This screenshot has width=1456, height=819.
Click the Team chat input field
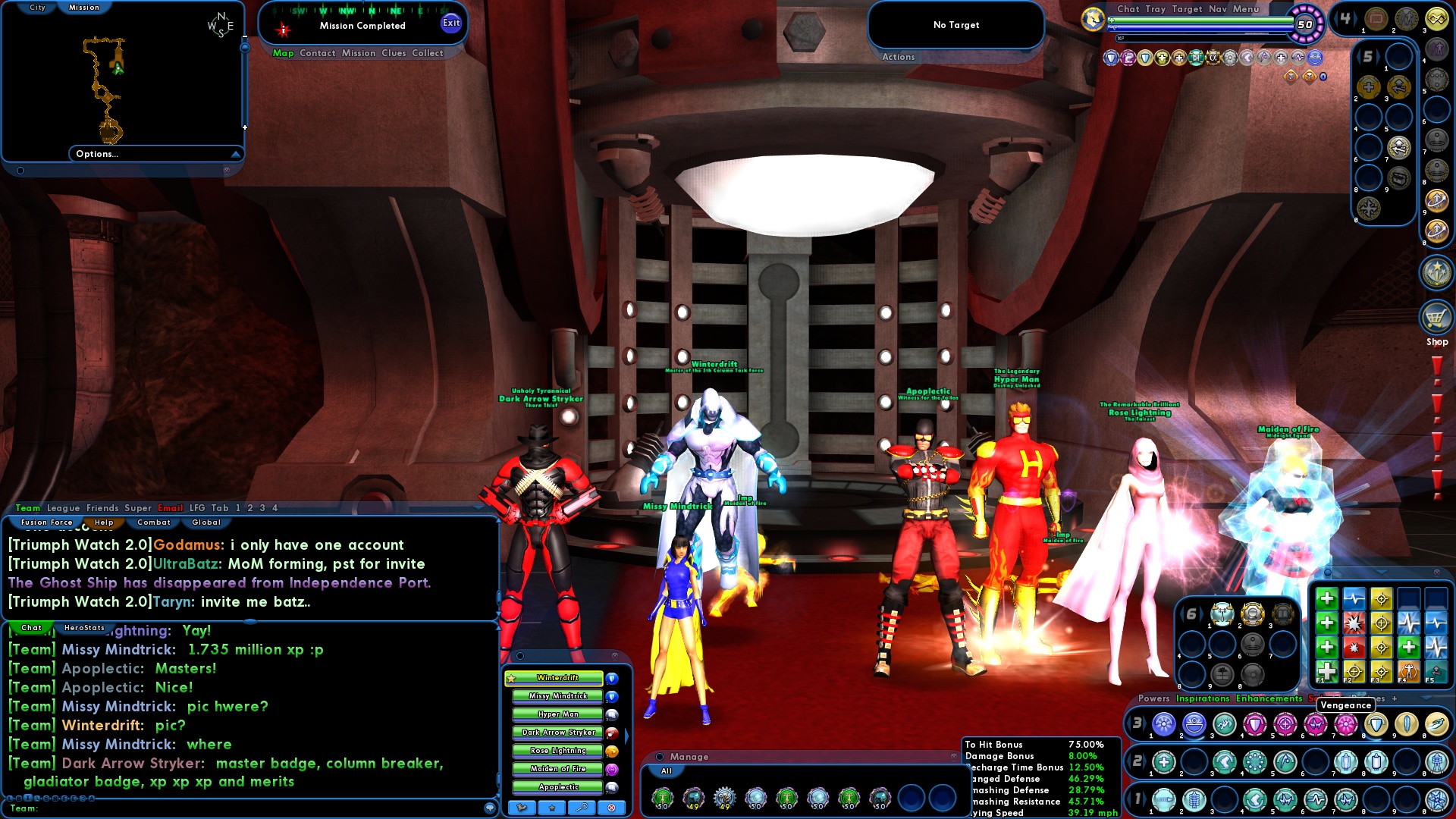(x=227, y=811)
